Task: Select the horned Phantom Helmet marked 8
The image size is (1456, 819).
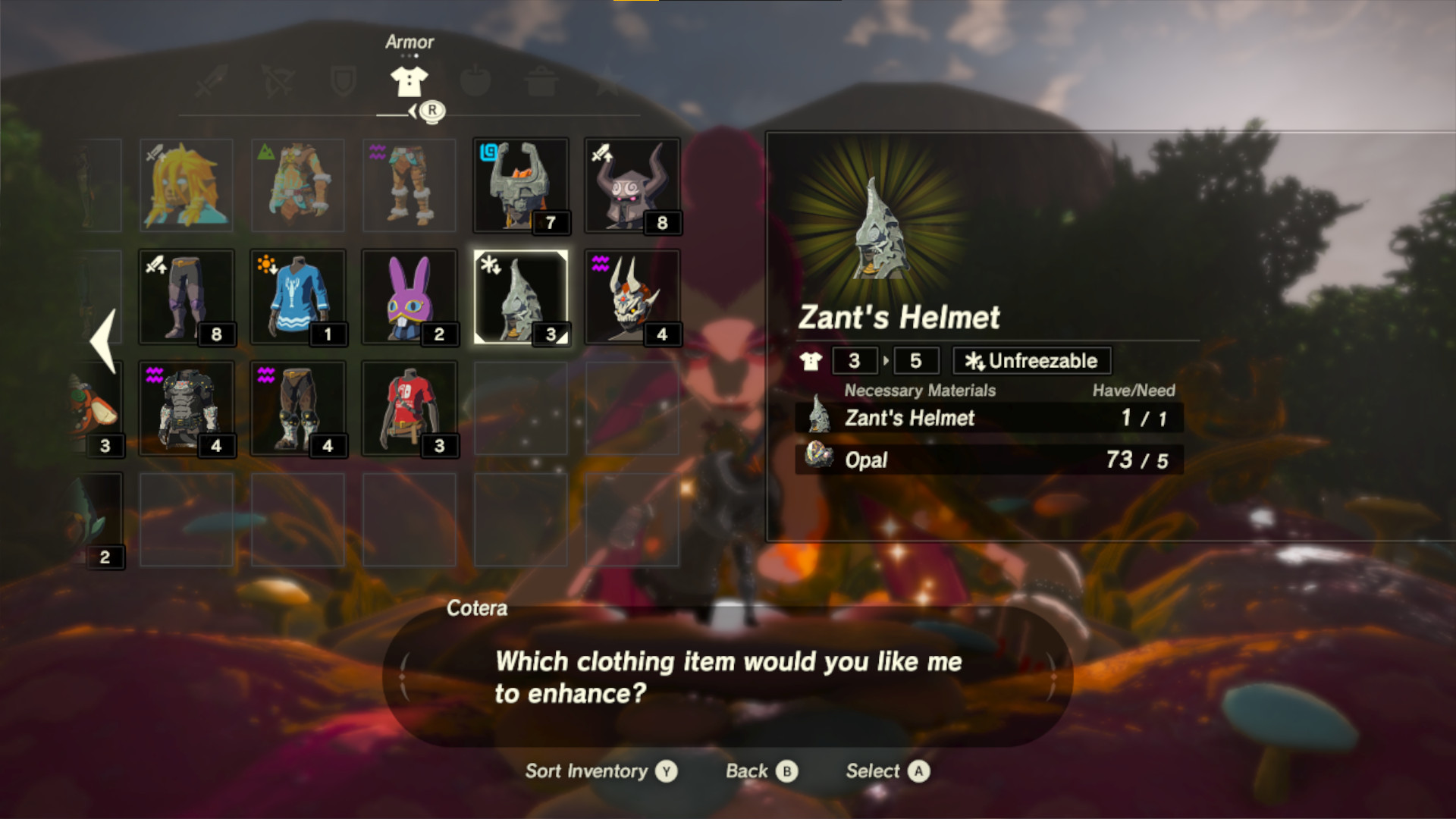Action: (x=632, y=184)
